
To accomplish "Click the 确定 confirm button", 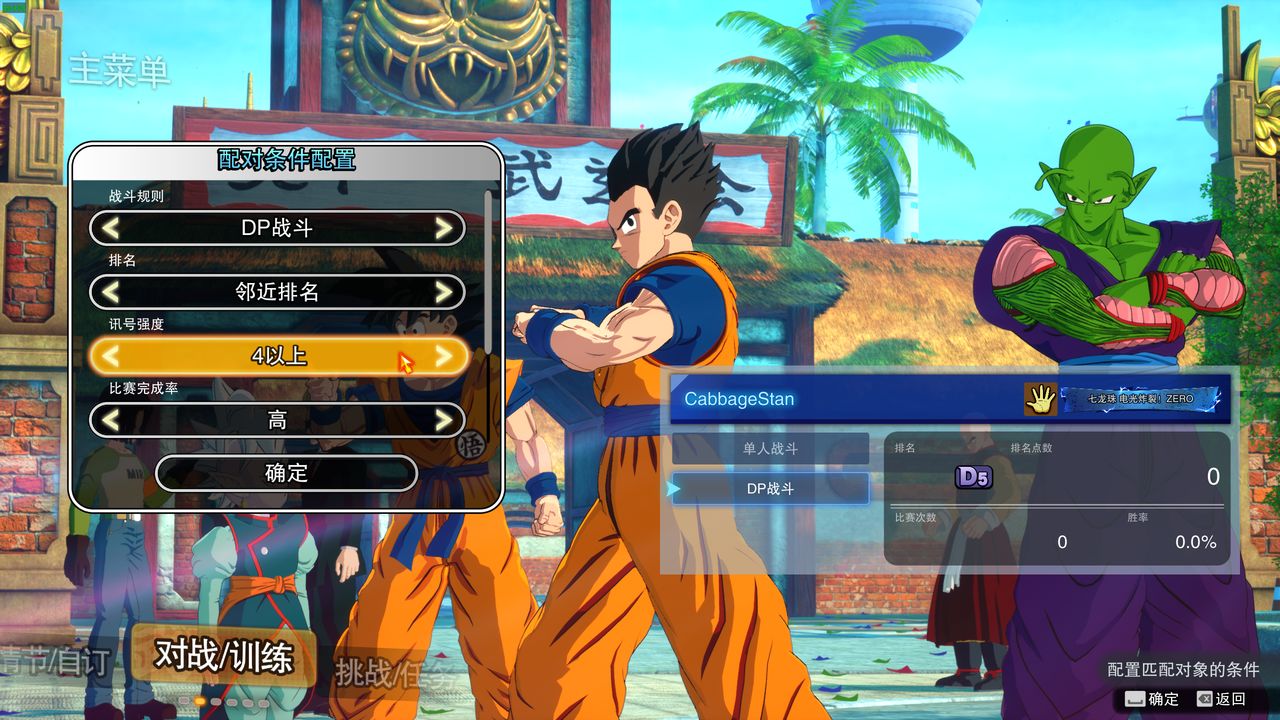I will point(286,473).
